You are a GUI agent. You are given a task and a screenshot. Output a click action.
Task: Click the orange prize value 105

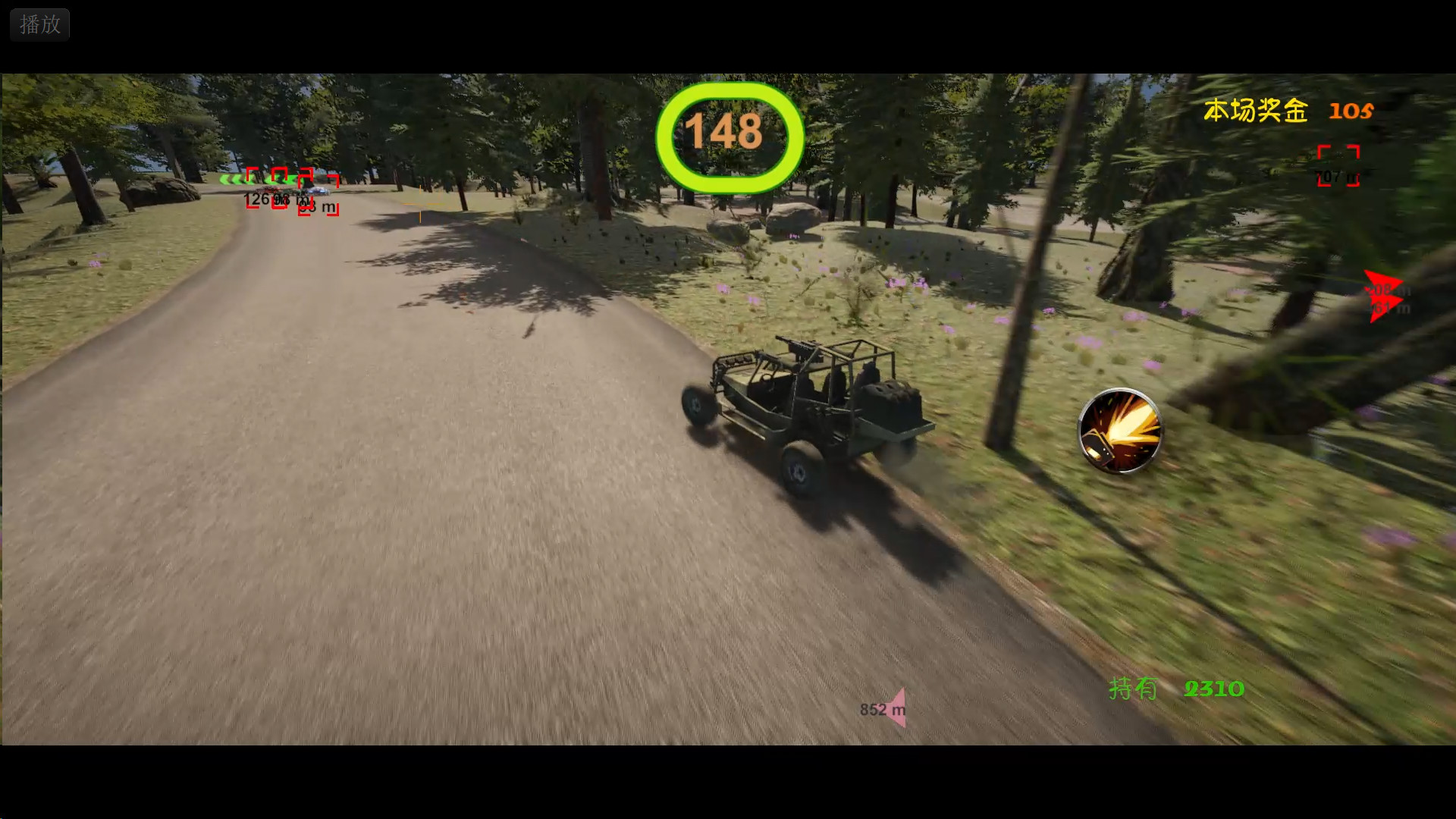[x=1351, y=111]
